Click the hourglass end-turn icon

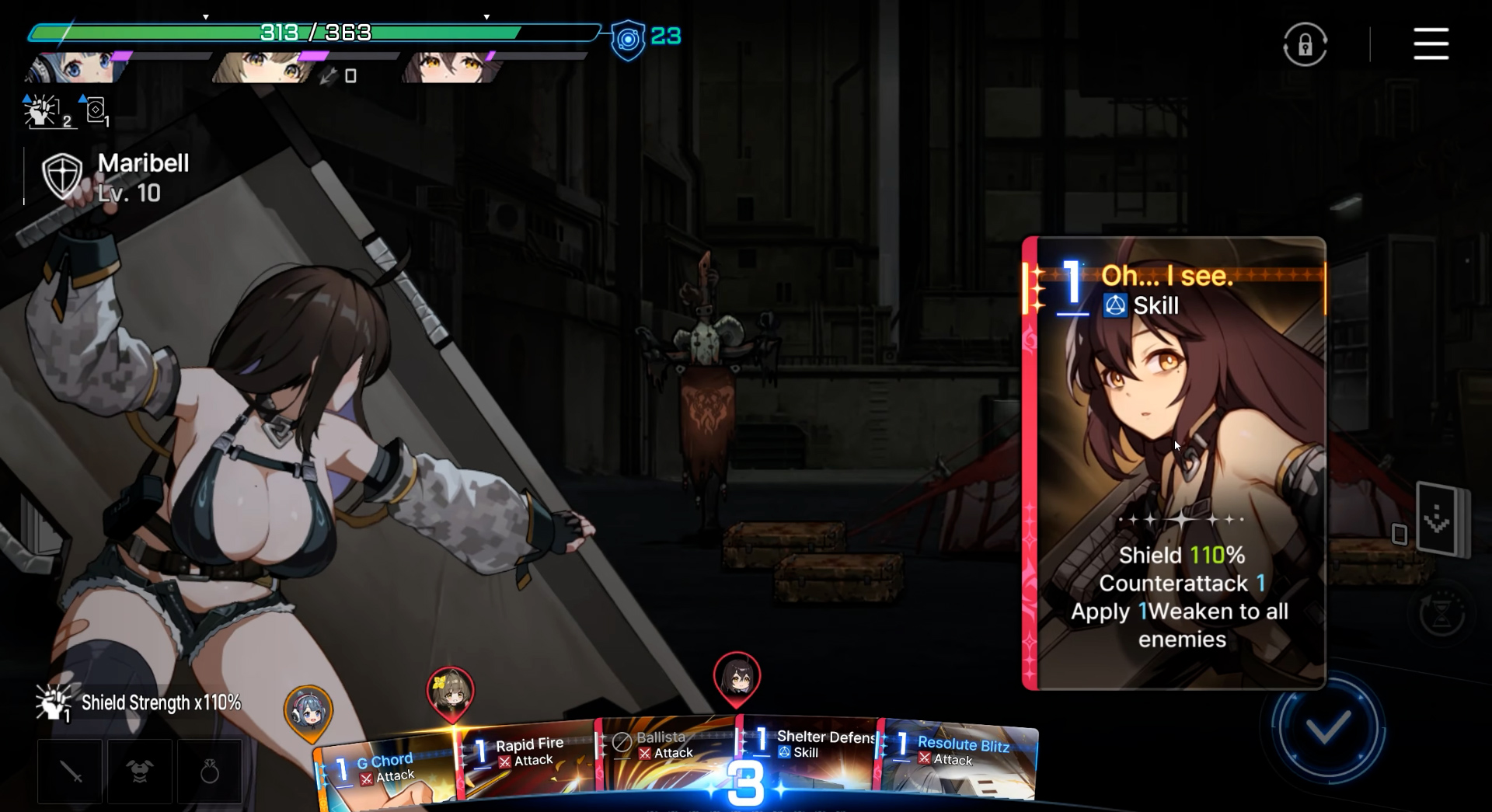[1441, 614]
